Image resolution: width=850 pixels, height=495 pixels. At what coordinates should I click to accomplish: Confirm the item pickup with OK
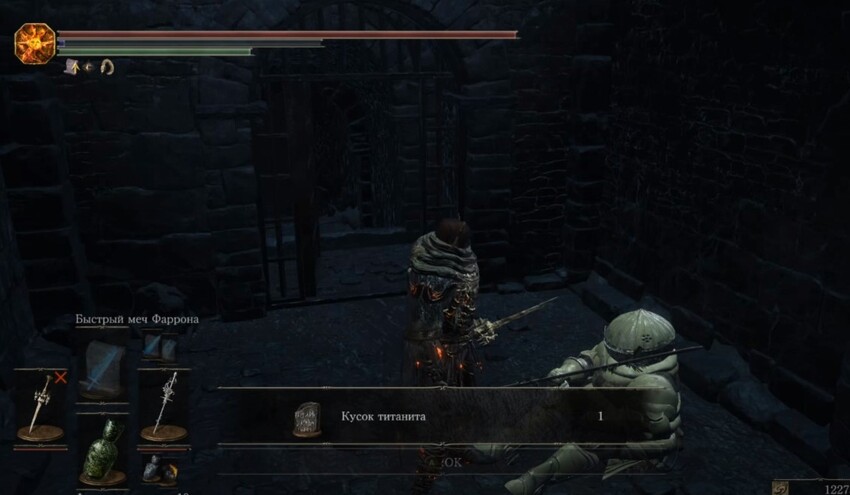452,462
